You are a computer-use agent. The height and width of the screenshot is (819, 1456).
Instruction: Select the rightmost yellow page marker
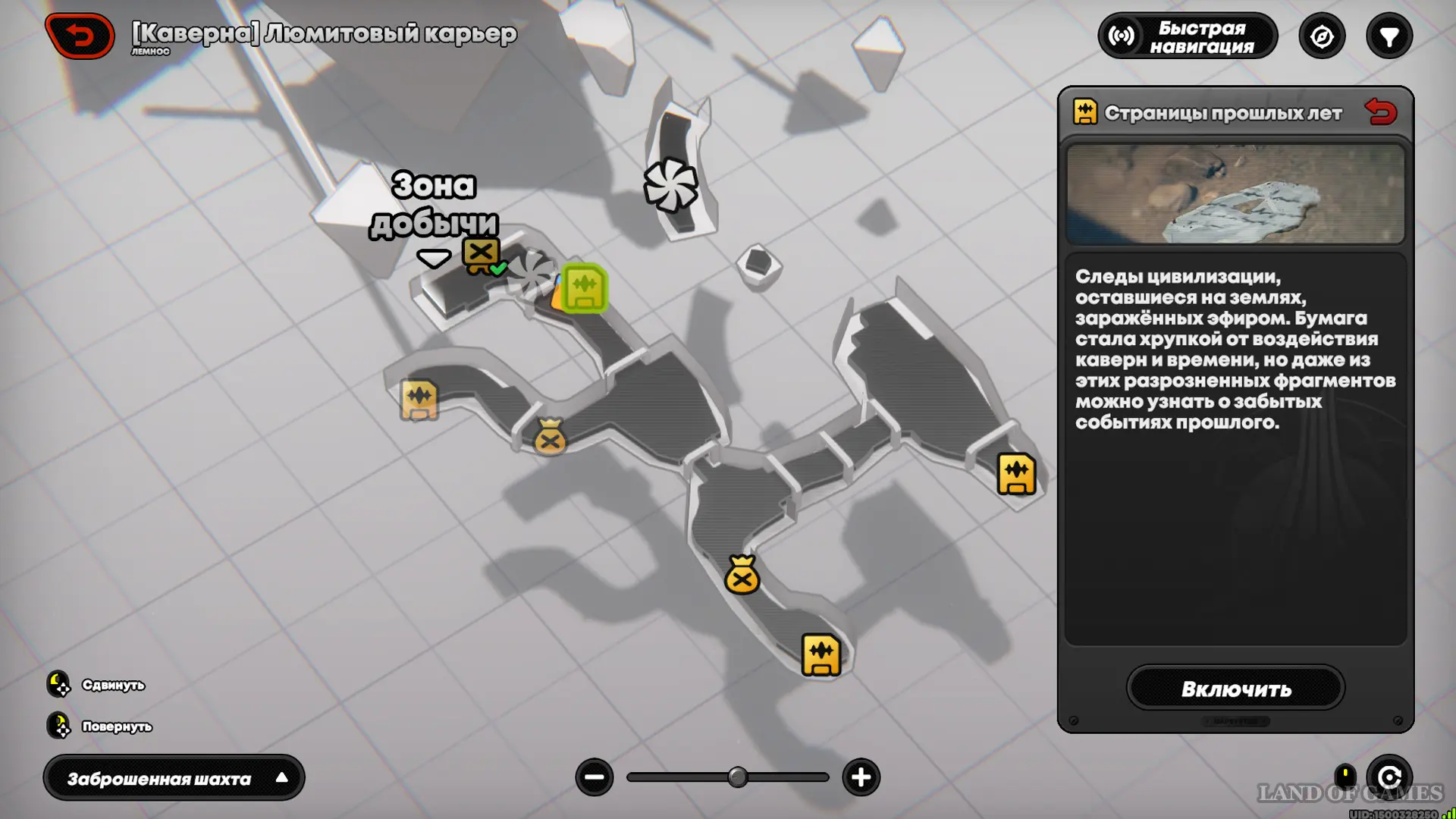(x=1016, y=474)
